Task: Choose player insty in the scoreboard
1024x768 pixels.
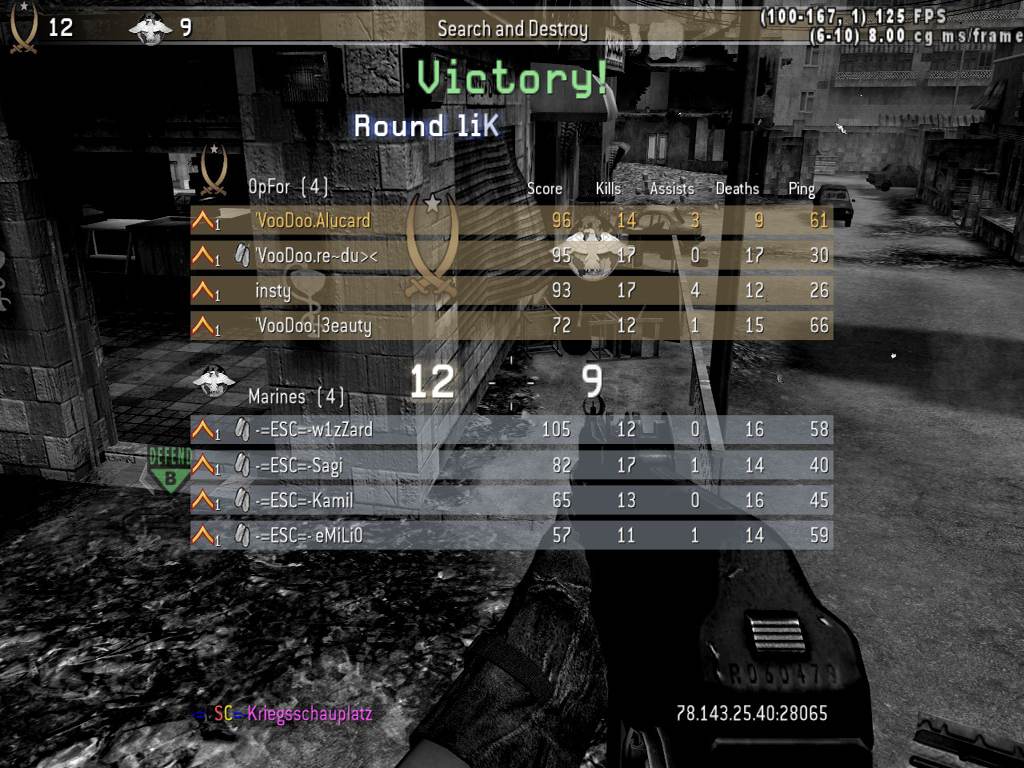Action: tap(510, 291)
